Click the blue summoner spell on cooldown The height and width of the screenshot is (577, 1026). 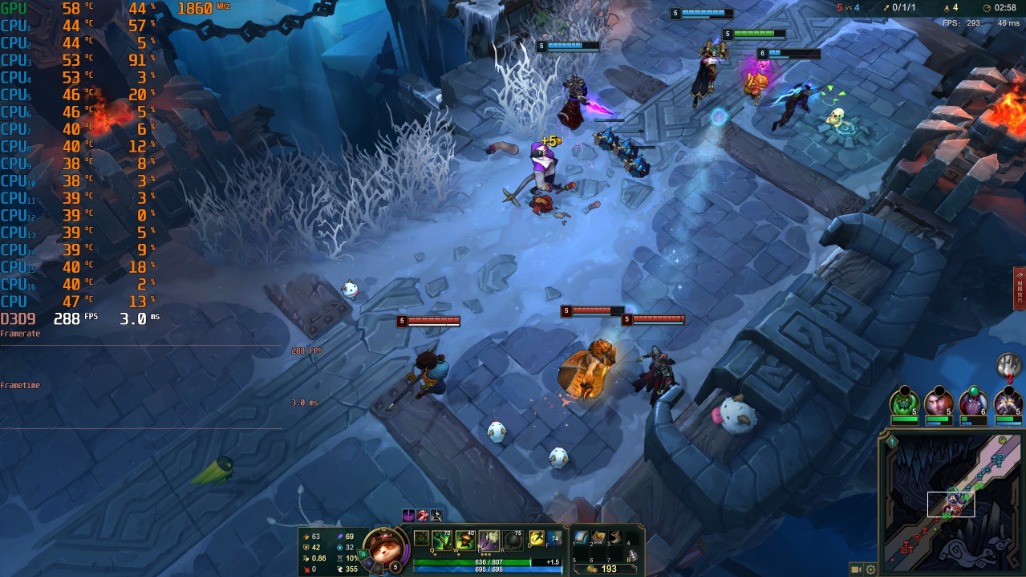556,538
